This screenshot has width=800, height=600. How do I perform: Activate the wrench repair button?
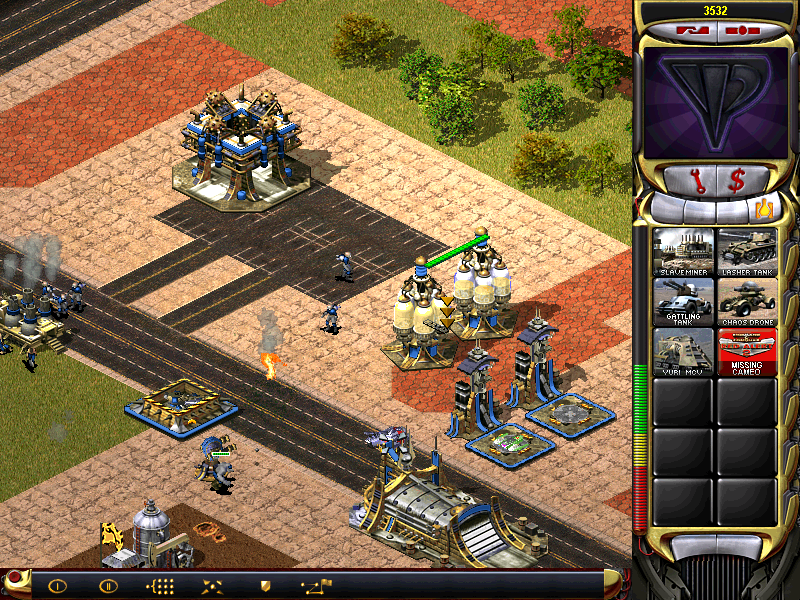click(x=692, y=181)
